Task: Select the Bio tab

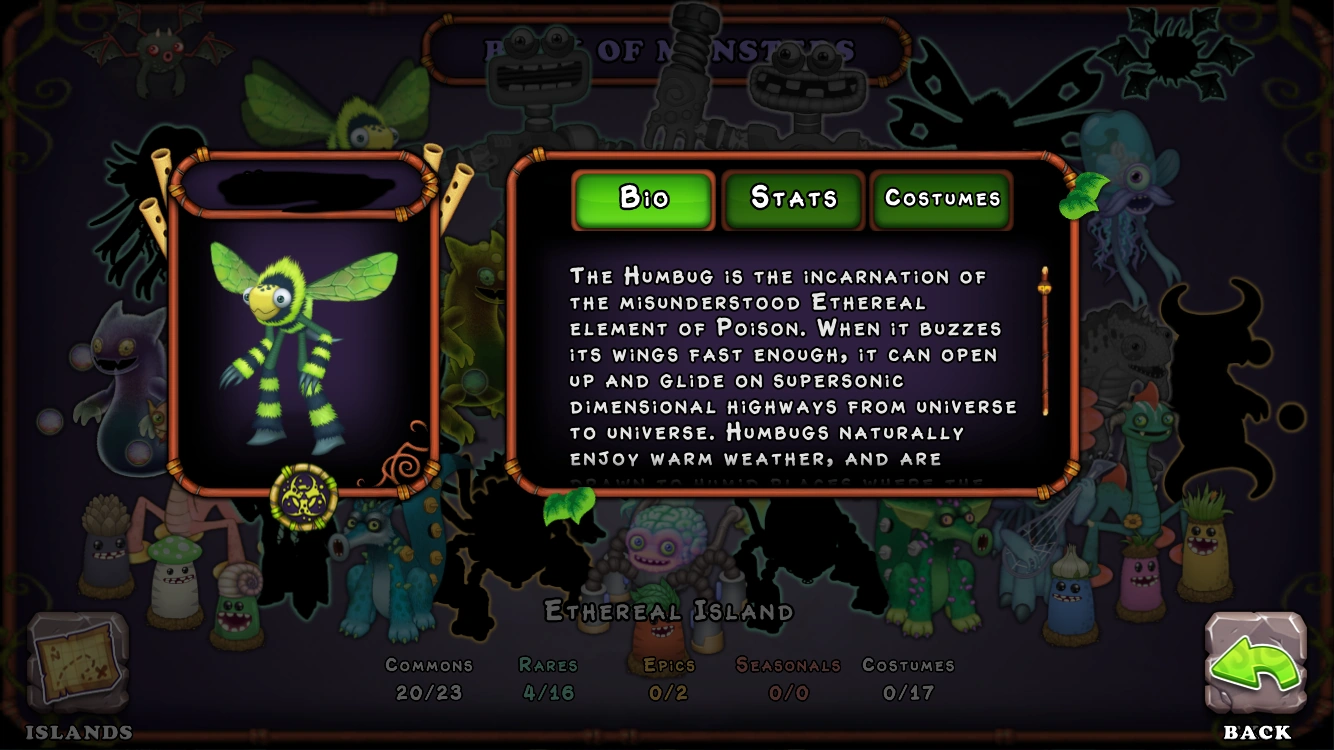Action: click(642, 198)
